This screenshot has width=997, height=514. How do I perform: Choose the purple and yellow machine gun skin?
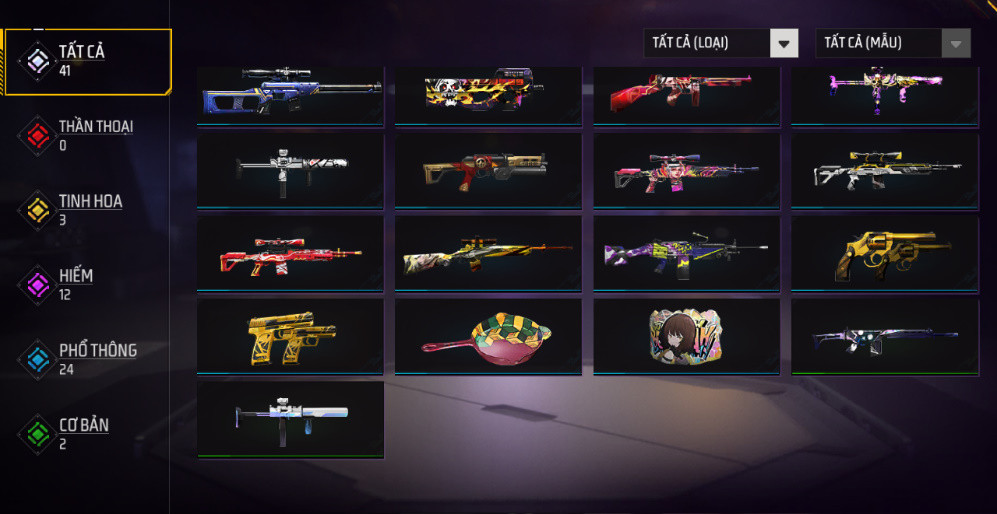pyautogui.click(x=686, y=254)
